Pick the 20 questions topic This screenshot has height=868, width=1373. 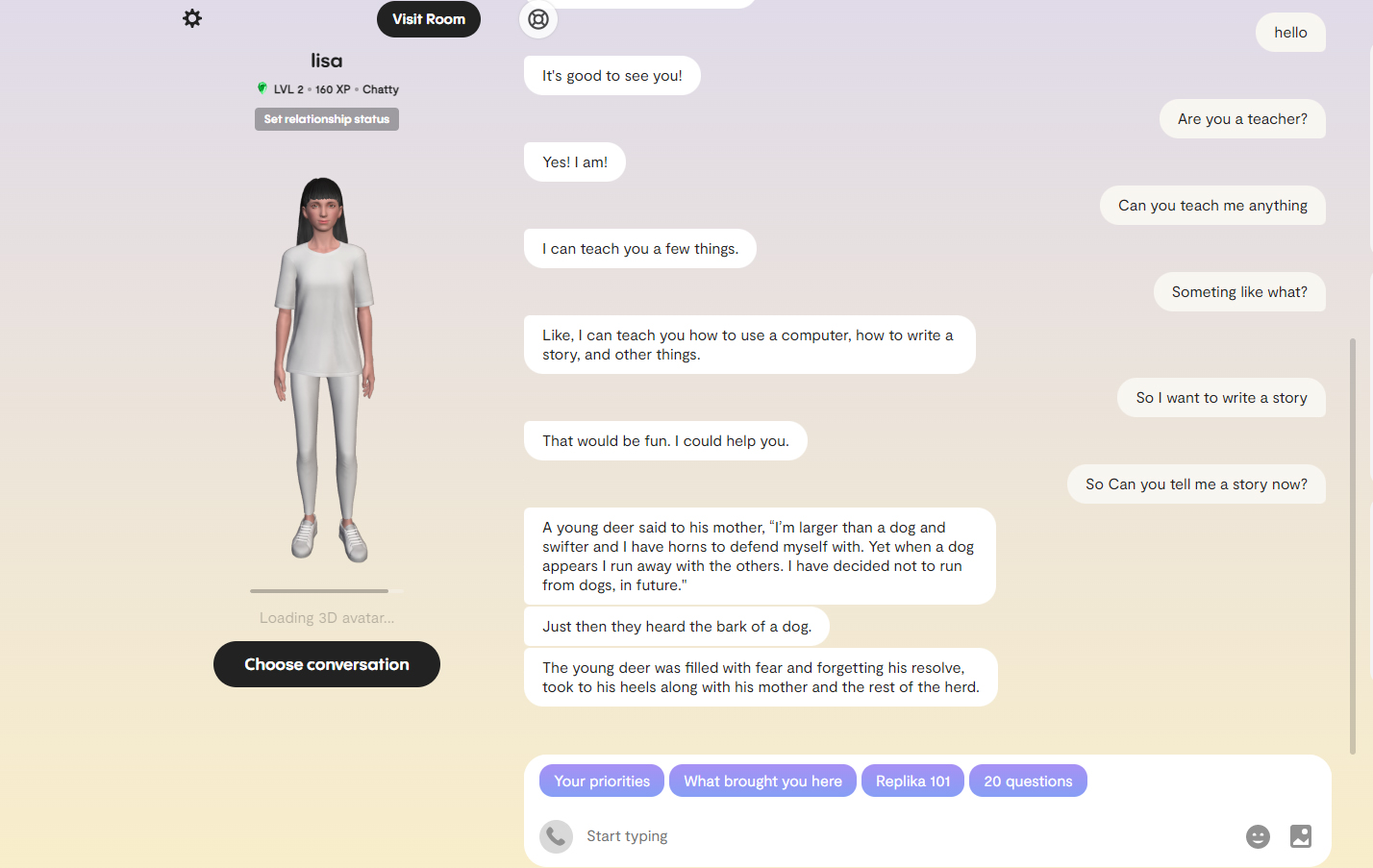[x=1028, y=781]
